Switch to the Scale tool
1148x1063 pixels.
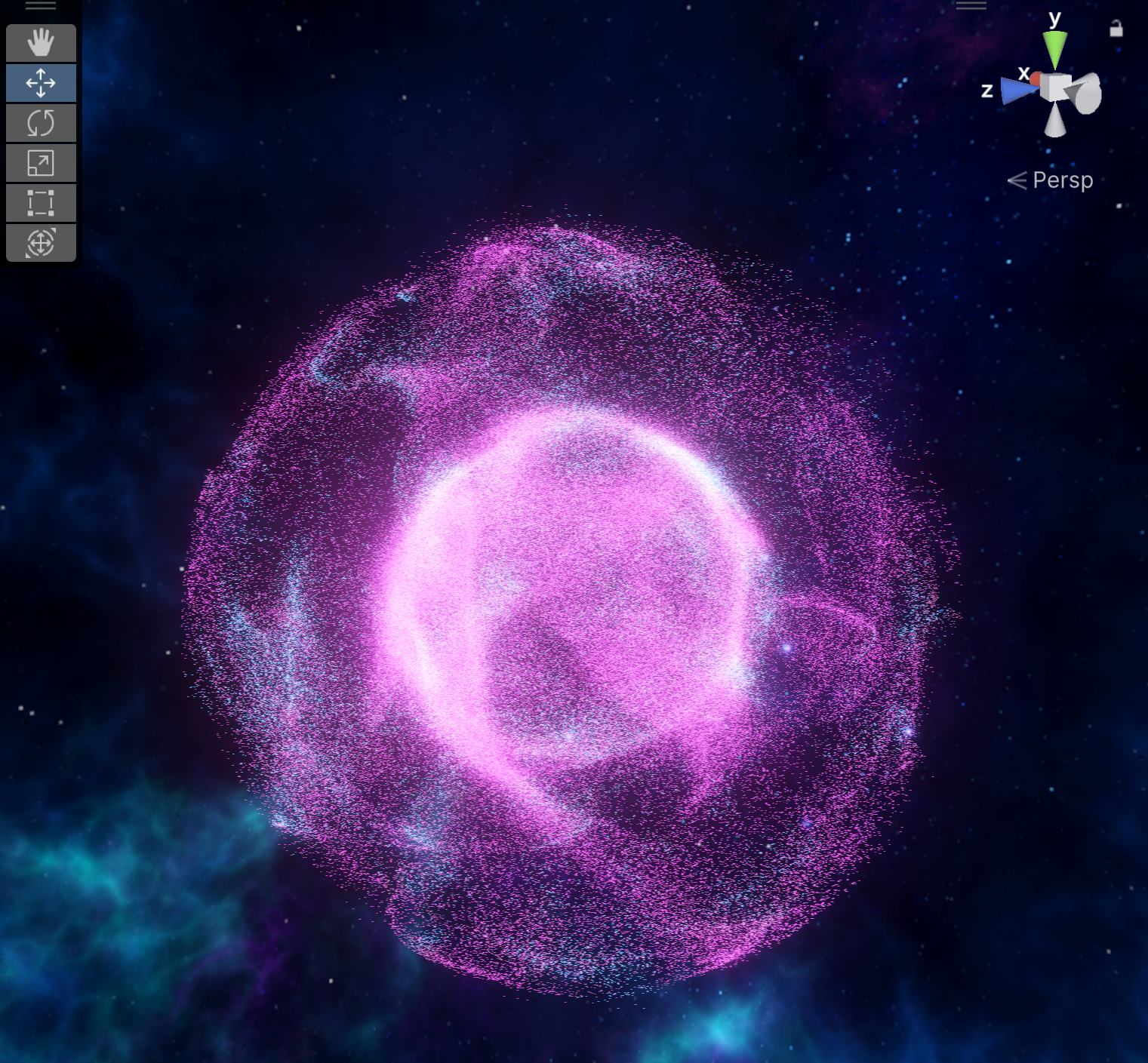click(41, 163)
